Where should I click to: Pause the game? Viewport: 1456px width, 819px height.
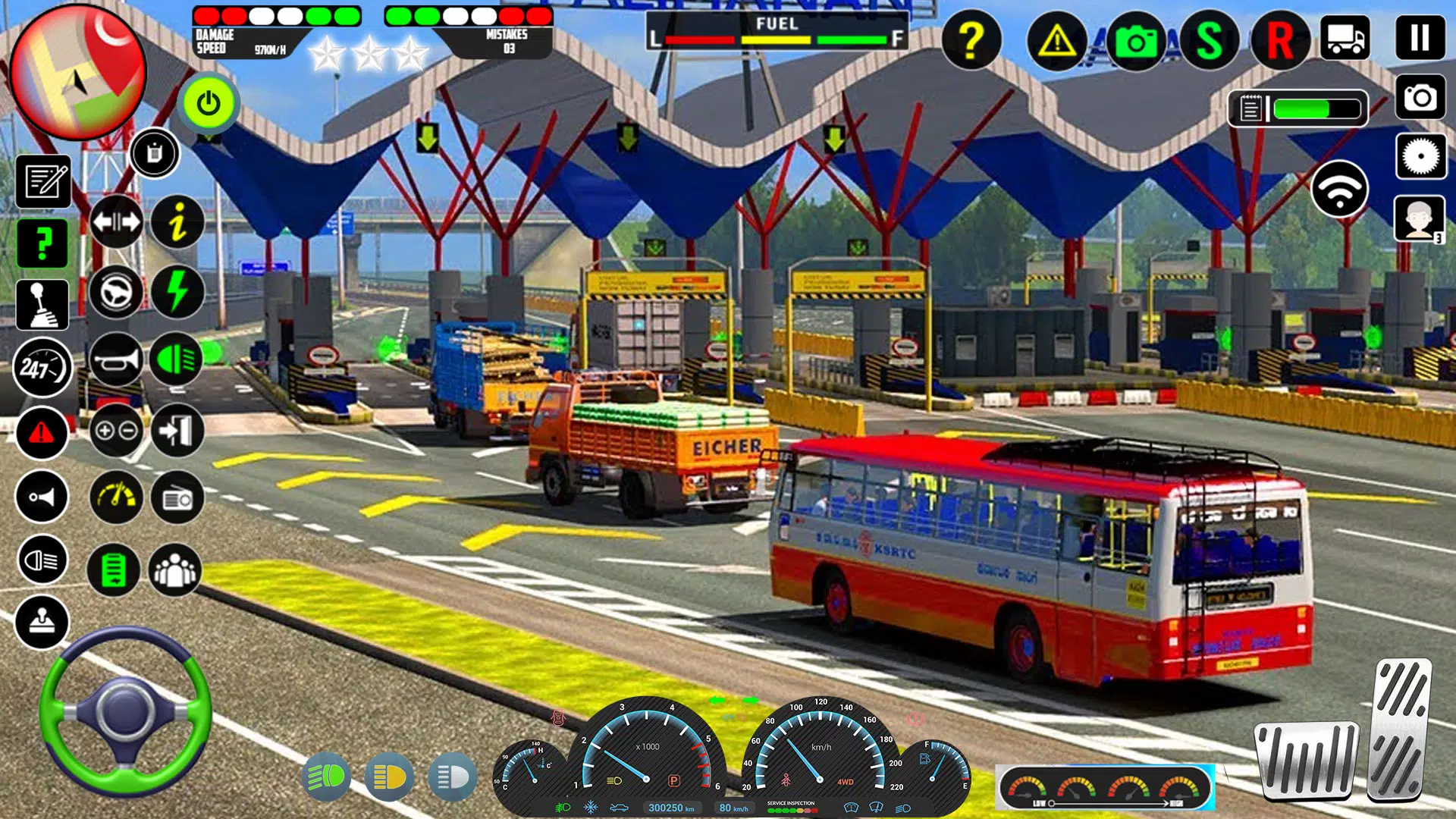(x=1420, y=37)
